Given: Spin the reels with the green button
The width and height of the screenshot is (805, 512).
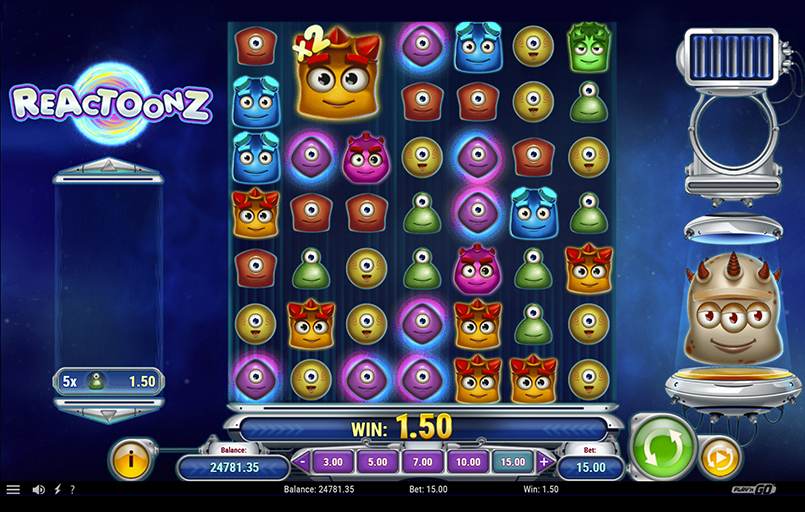Looking at the screenshot, I should (x=662, y=444).
